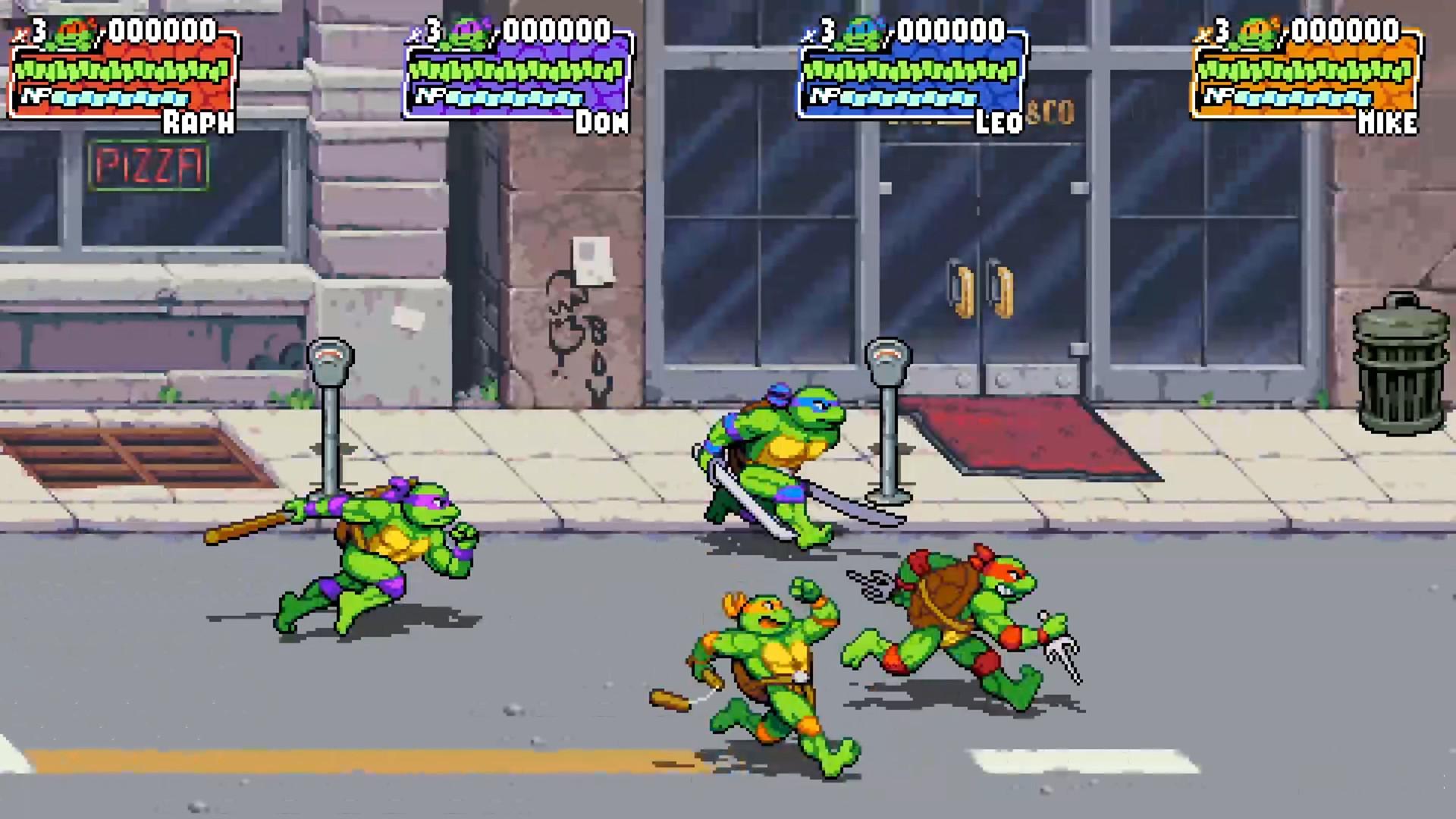The width and height of the screenshot is (1456, 819).
Task: Select Mike's turtle portrait icon
Action: (1257, 30)
